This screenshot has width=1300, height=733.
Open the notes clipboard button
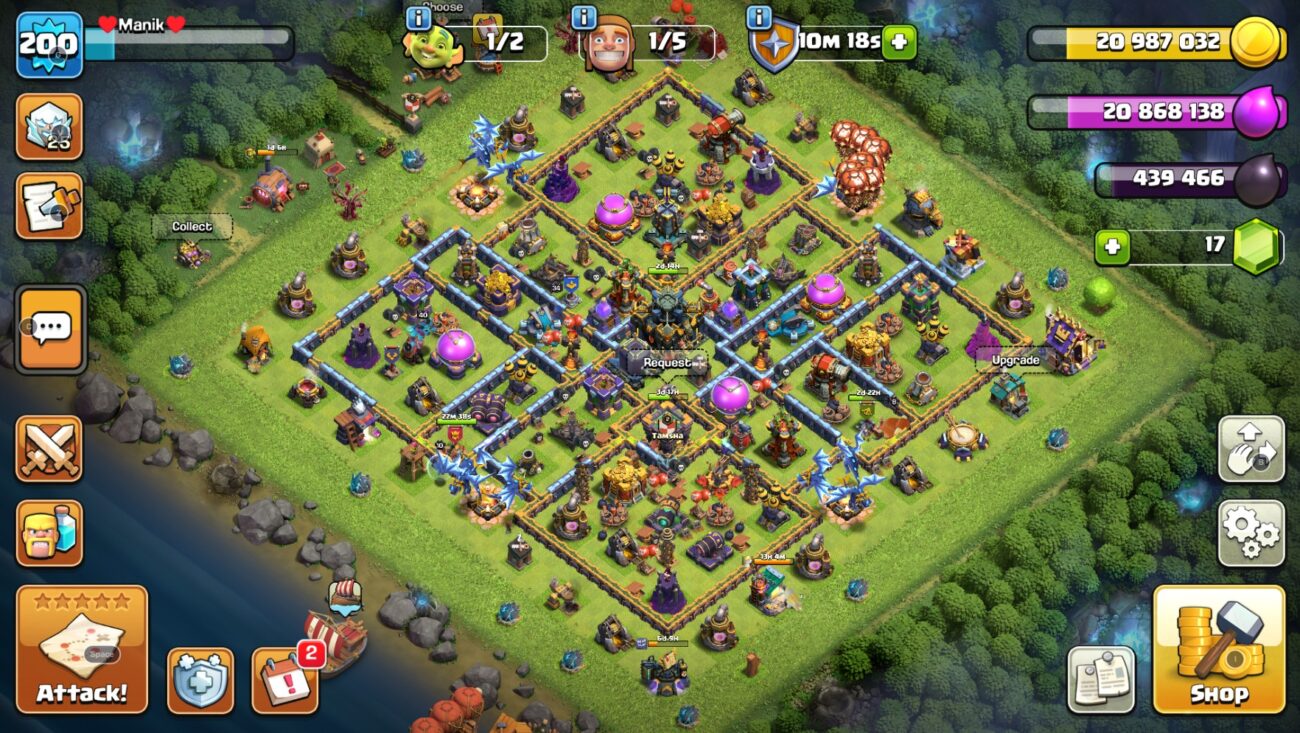(1101, 679)
